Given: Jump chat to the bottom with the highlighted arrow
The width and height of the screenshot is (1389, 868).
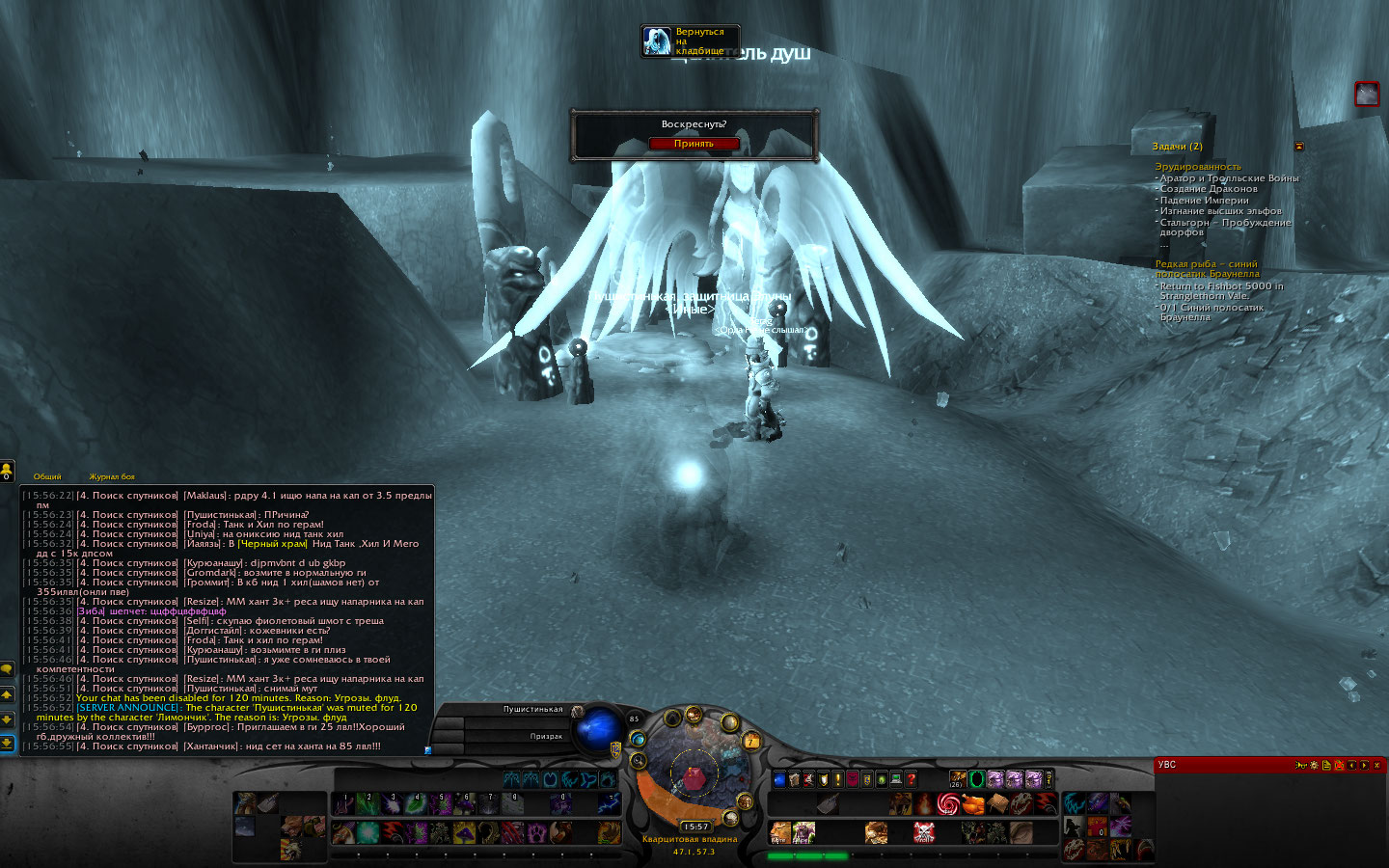Looking at the screenshot, I should [x=7, y=743].
